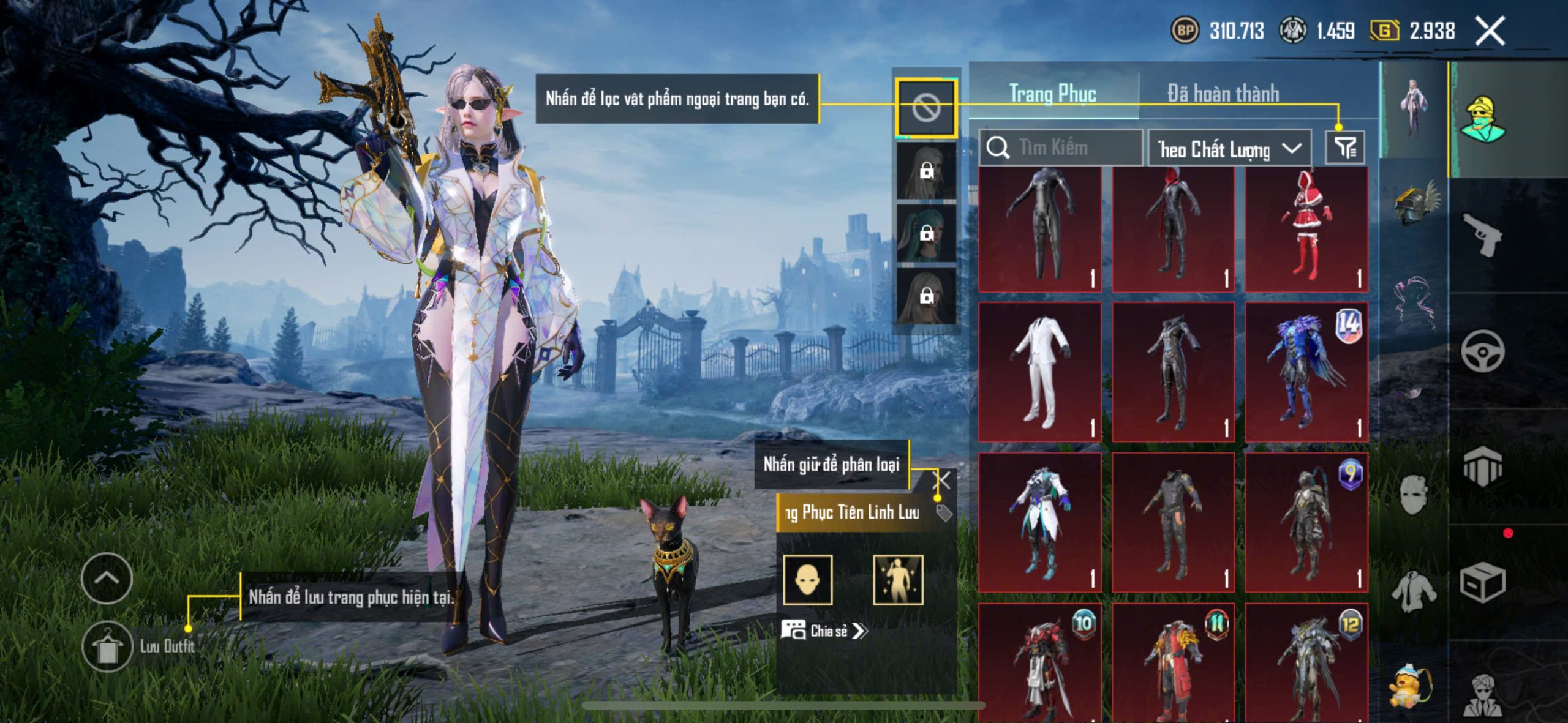
Task: Open the Theo Chất Lượng sort dropdown
Action: point(1229,148)
